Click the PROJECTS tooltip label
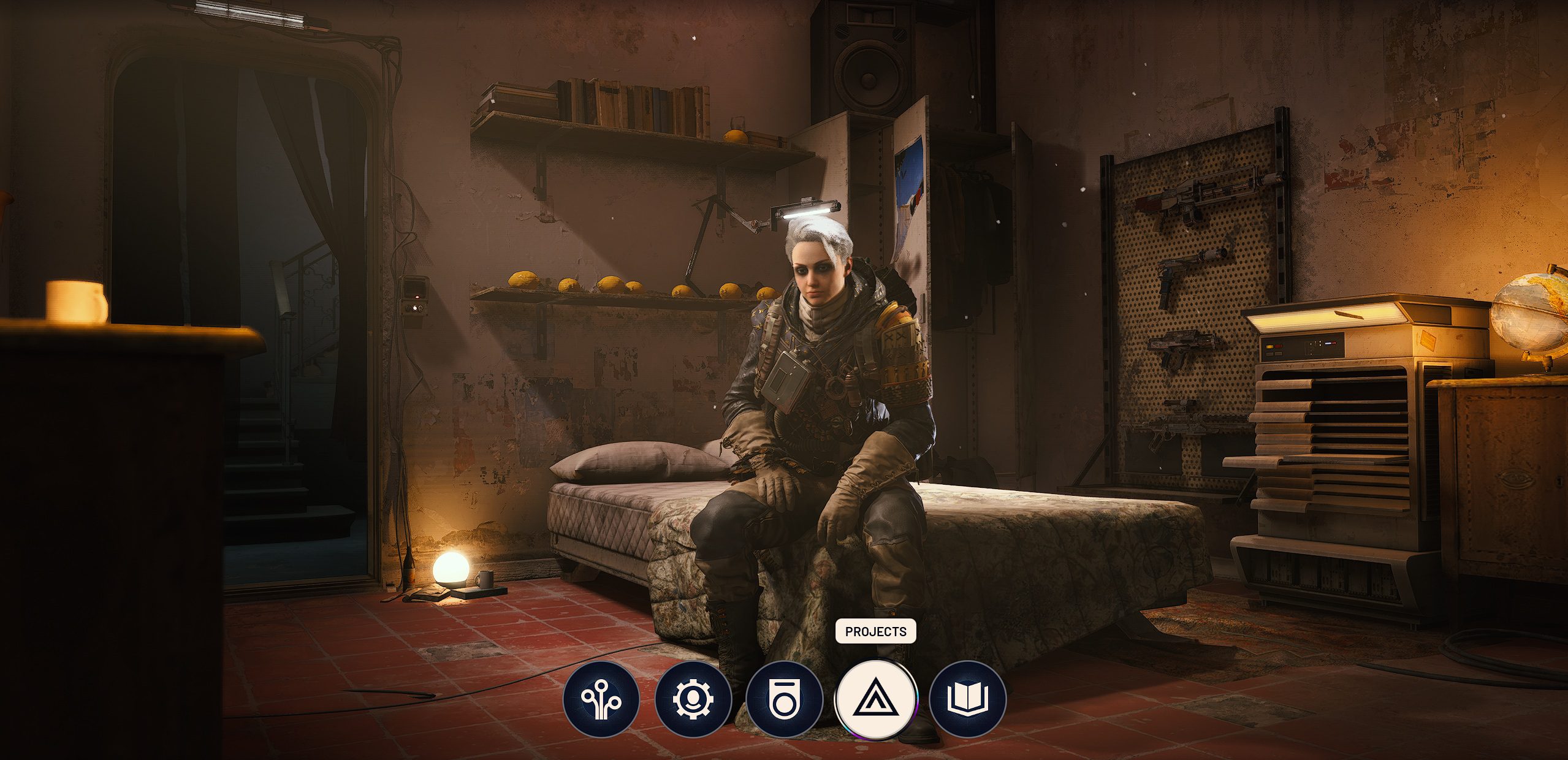 pos(875,630)
